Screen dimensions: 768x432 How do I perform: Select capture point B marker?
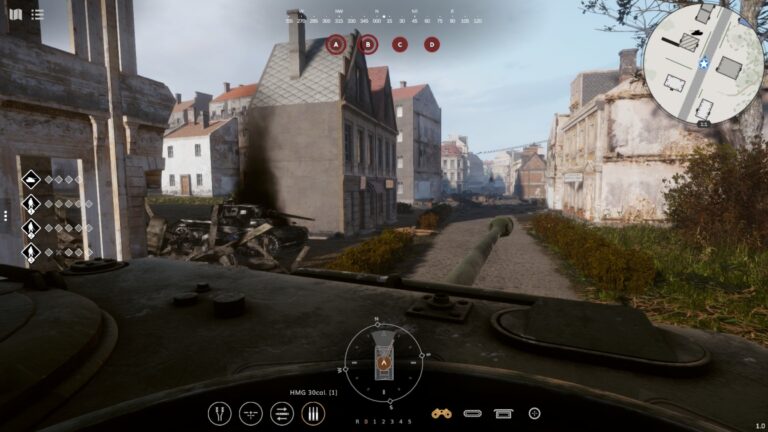tap(368, 44)
